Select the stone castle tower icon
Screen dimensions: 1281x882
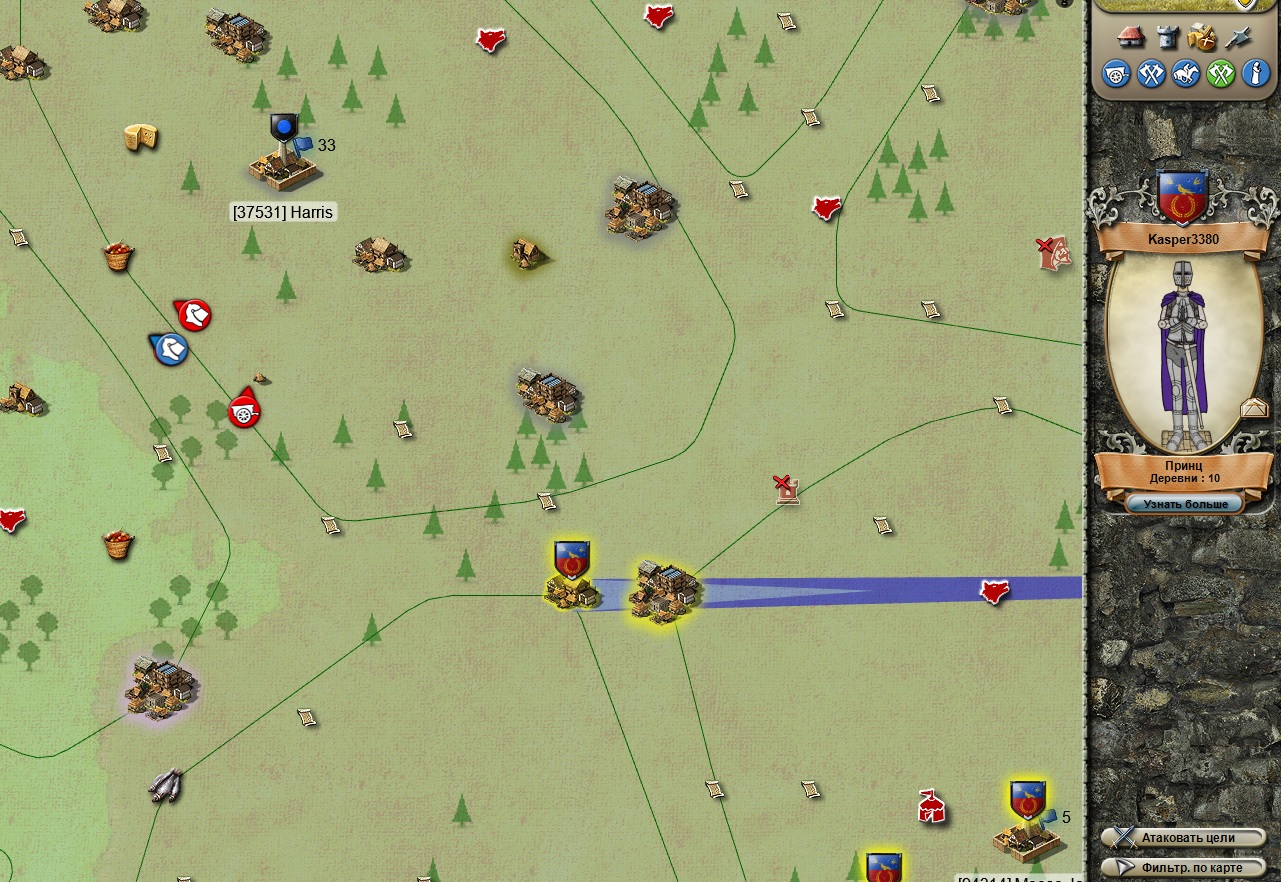click(1167, 37)
